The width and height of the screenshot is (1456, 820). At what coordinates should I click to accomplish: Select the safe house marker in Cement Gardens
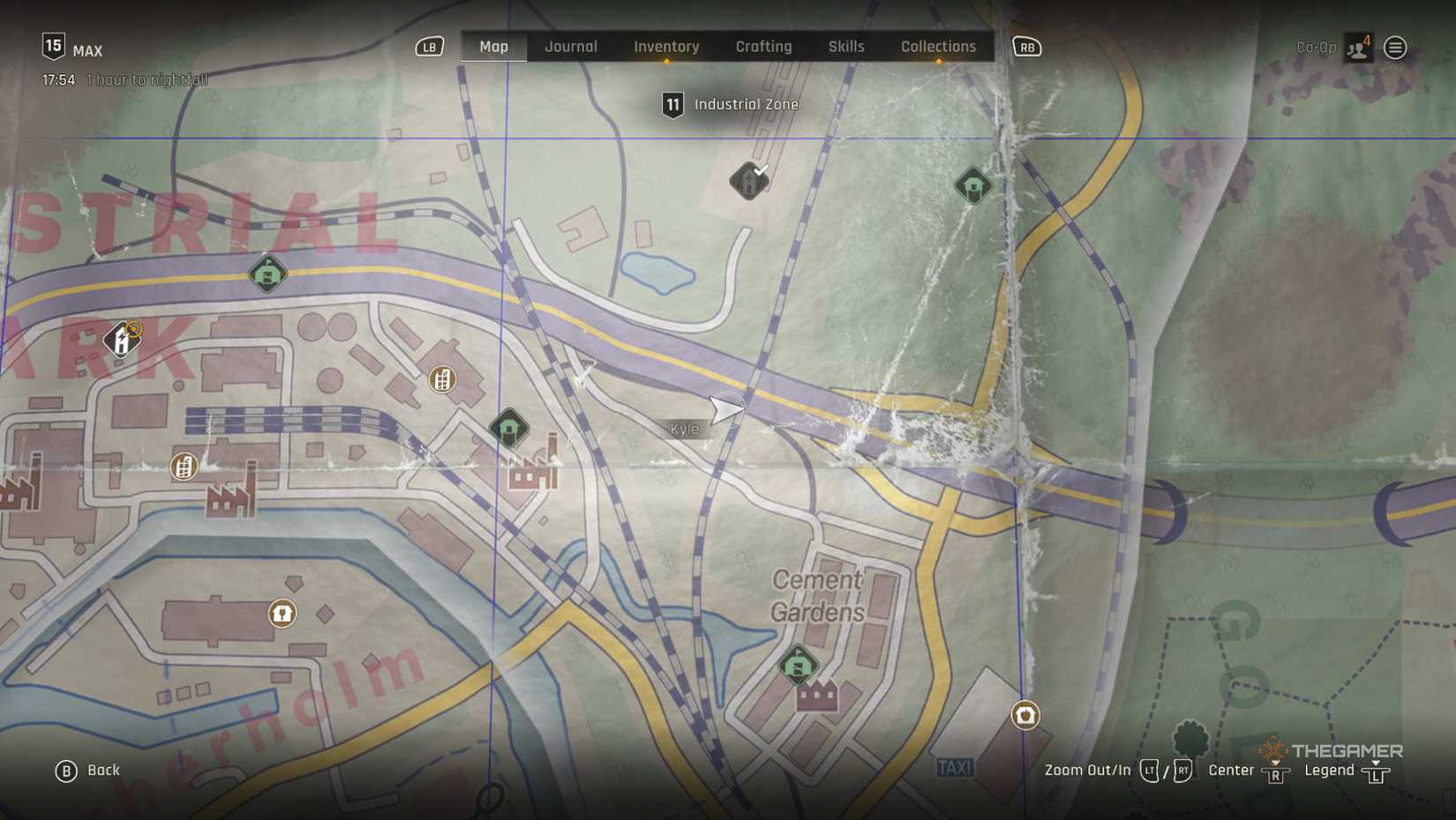click(x=798, y=665)
